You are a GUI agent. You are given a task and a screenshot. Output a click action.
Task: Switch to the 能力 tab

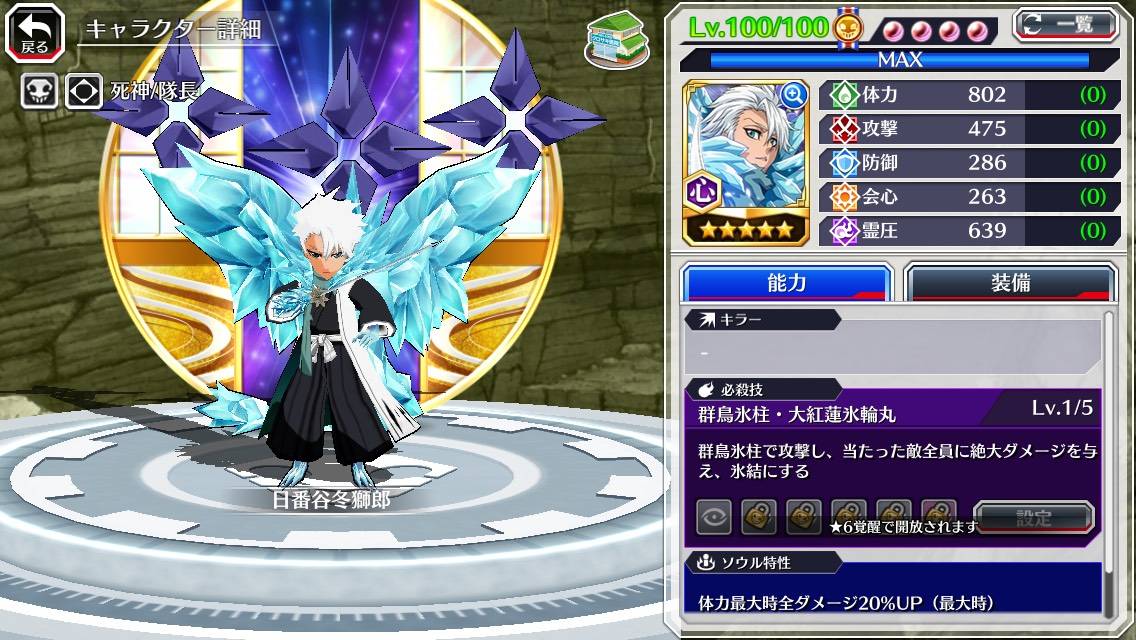(786, 283)
